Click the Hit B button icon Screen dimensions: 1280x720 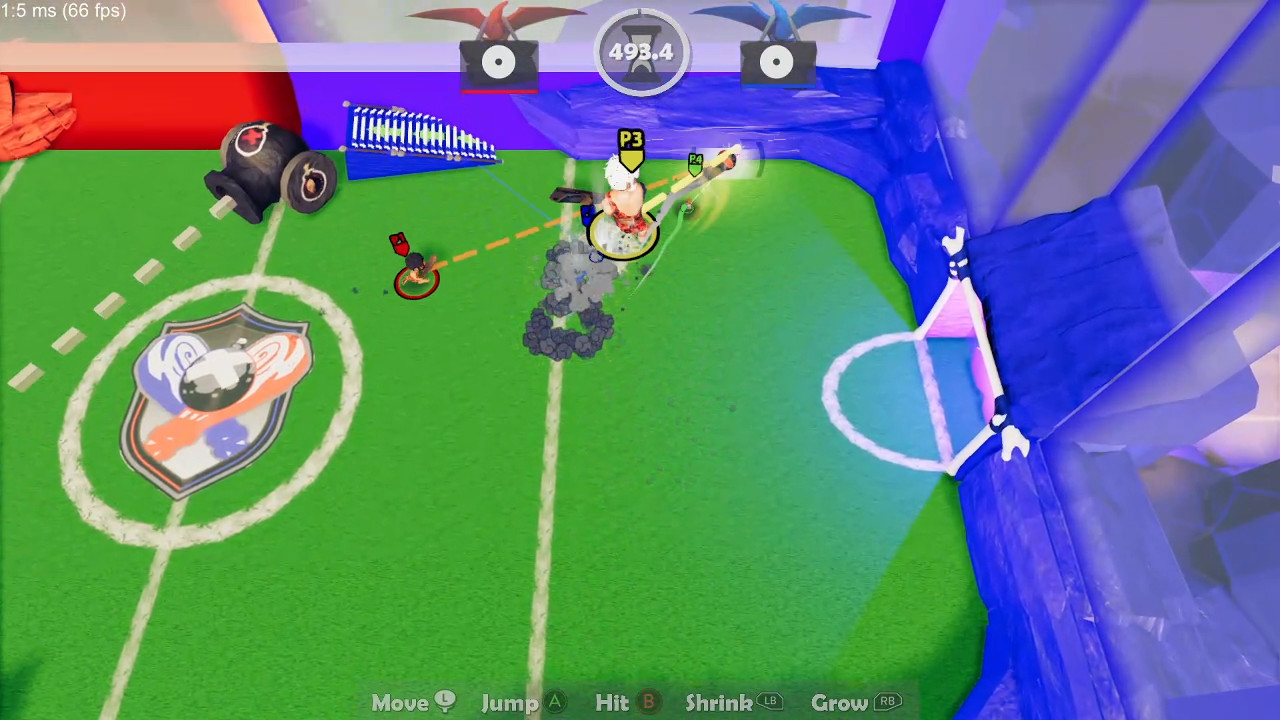click(648, 702)
